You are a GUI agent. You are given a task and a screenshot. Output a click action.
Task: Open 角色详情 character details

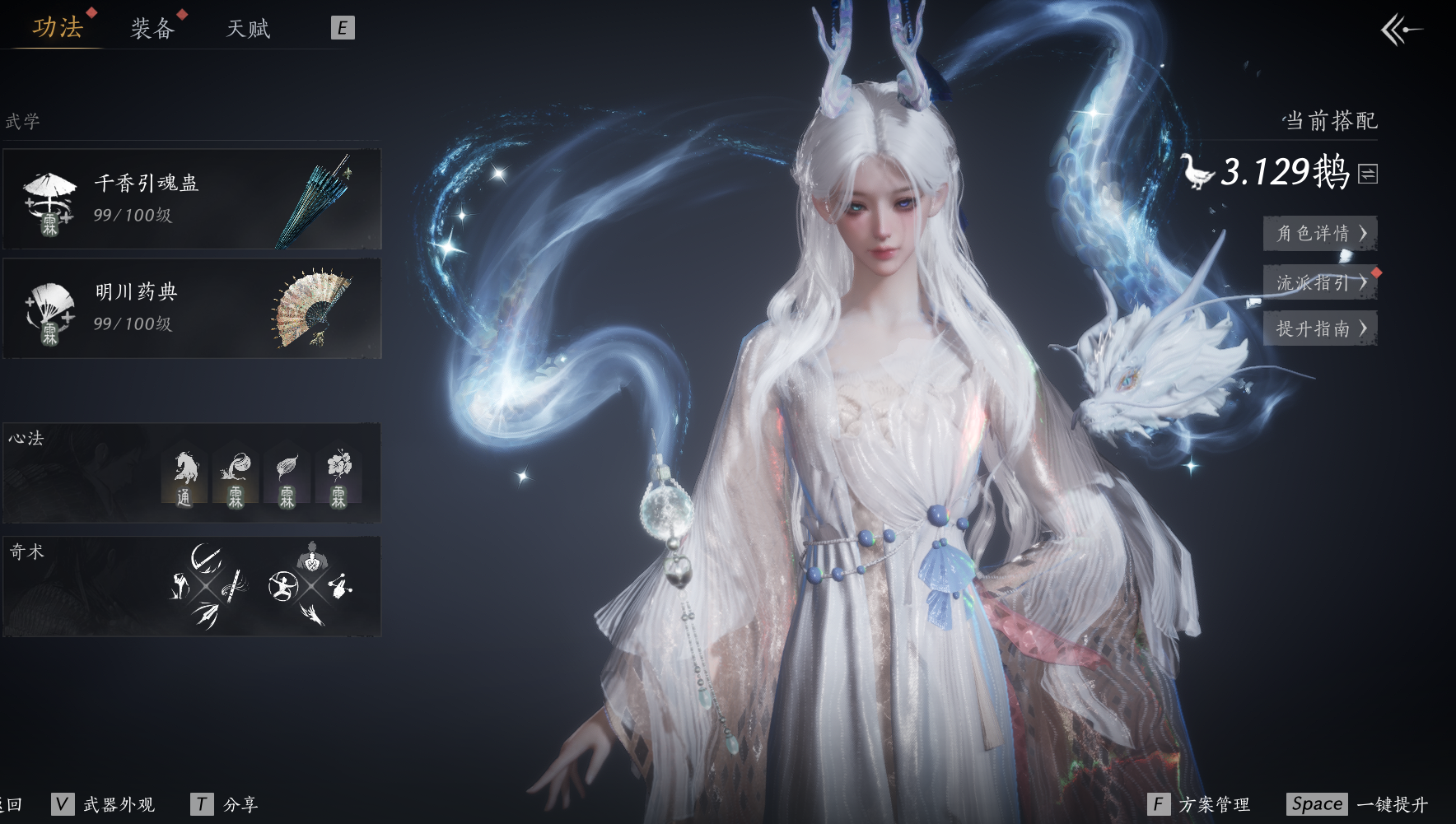pos(1320,234)
